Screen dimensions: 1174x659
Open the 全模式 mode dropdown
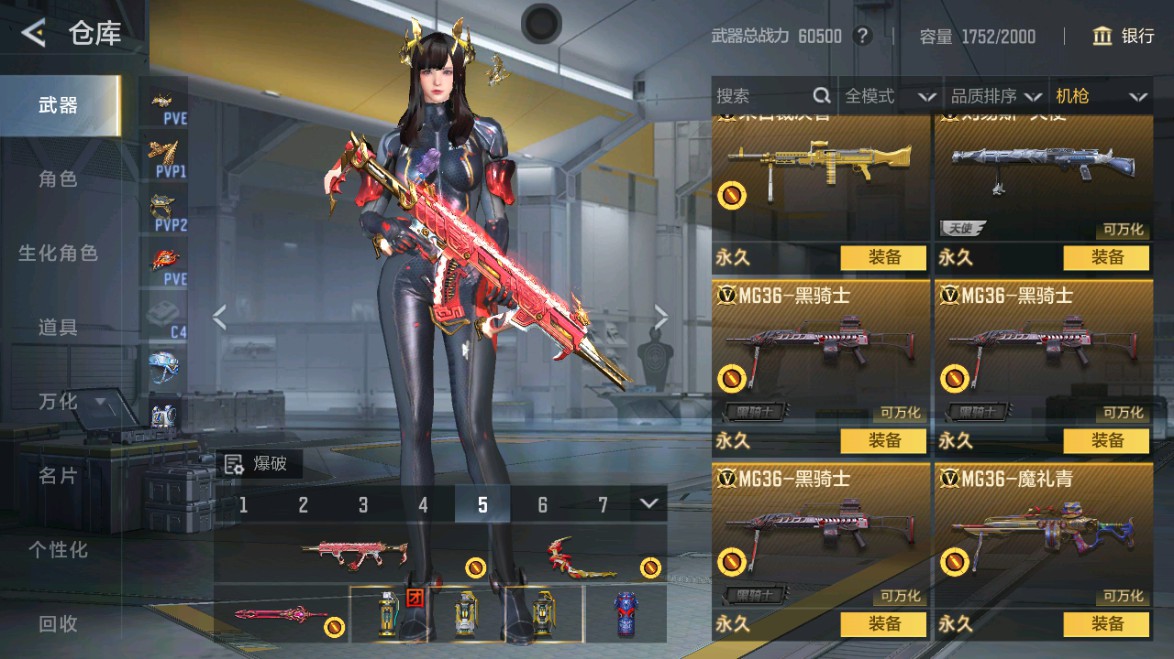pos(890,96)
